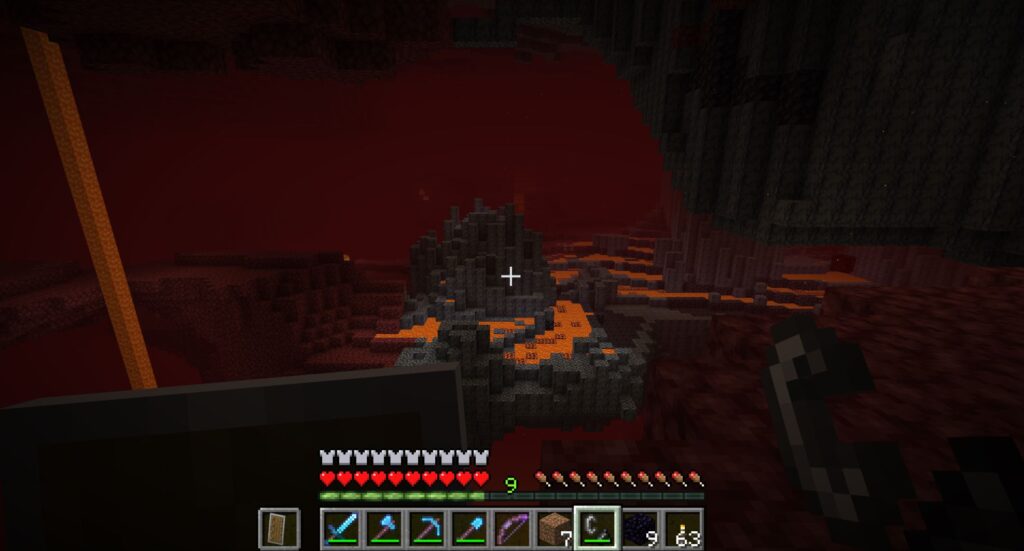Select the torch stack of 63
The height and width of the screenshot is (551, 1024).
pyautogui.click(x=684, y=527)
